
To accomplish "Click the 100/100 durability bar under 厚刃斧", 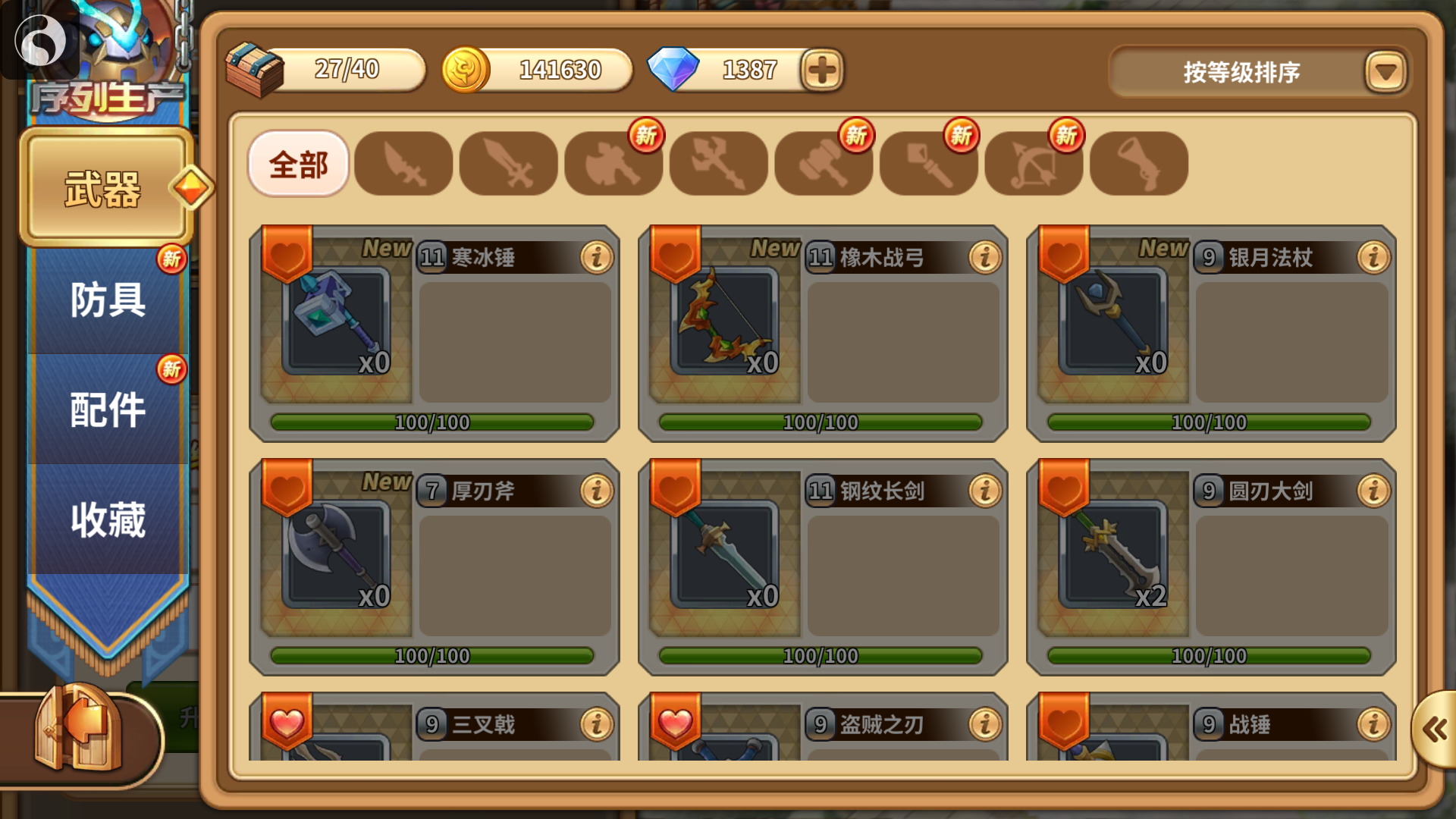I will 433,655.
